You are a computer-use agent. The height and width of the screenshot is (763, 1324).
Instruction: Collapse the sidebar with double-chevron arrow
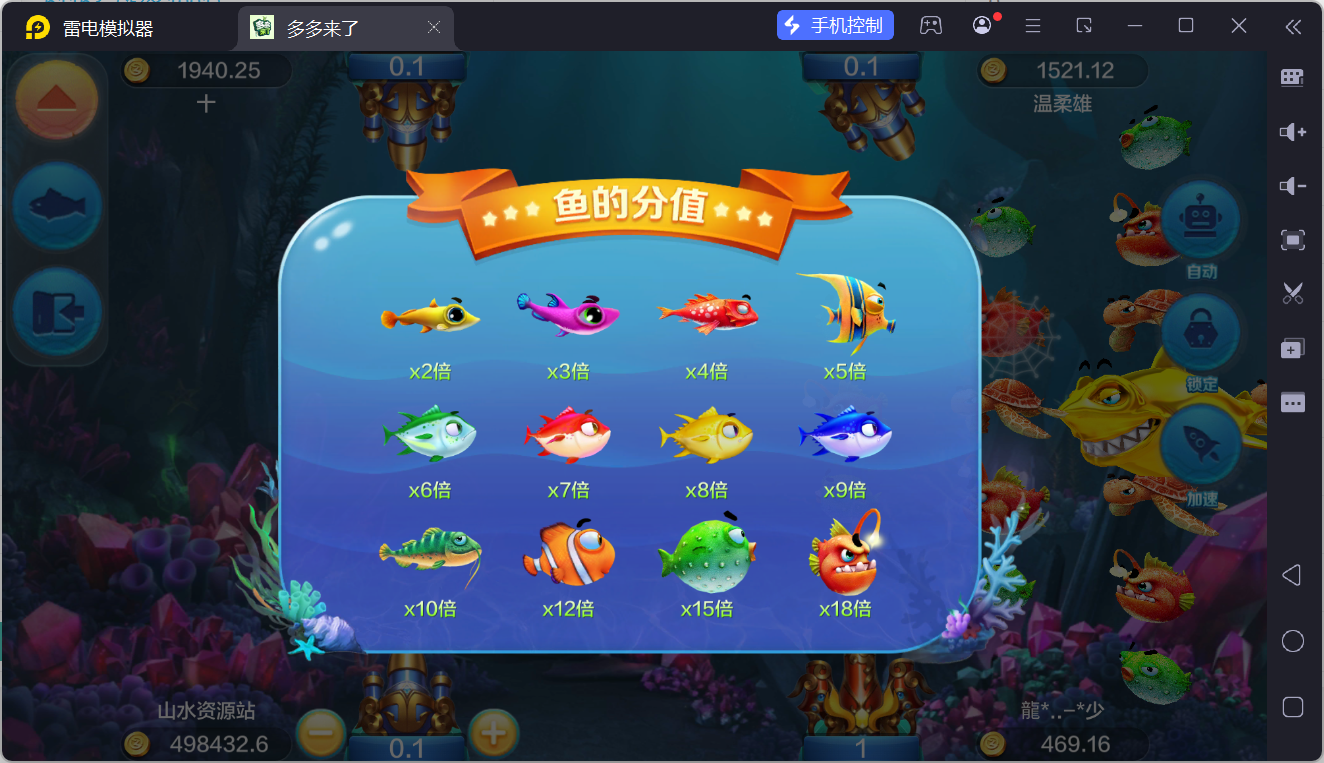pos(1293,27)
